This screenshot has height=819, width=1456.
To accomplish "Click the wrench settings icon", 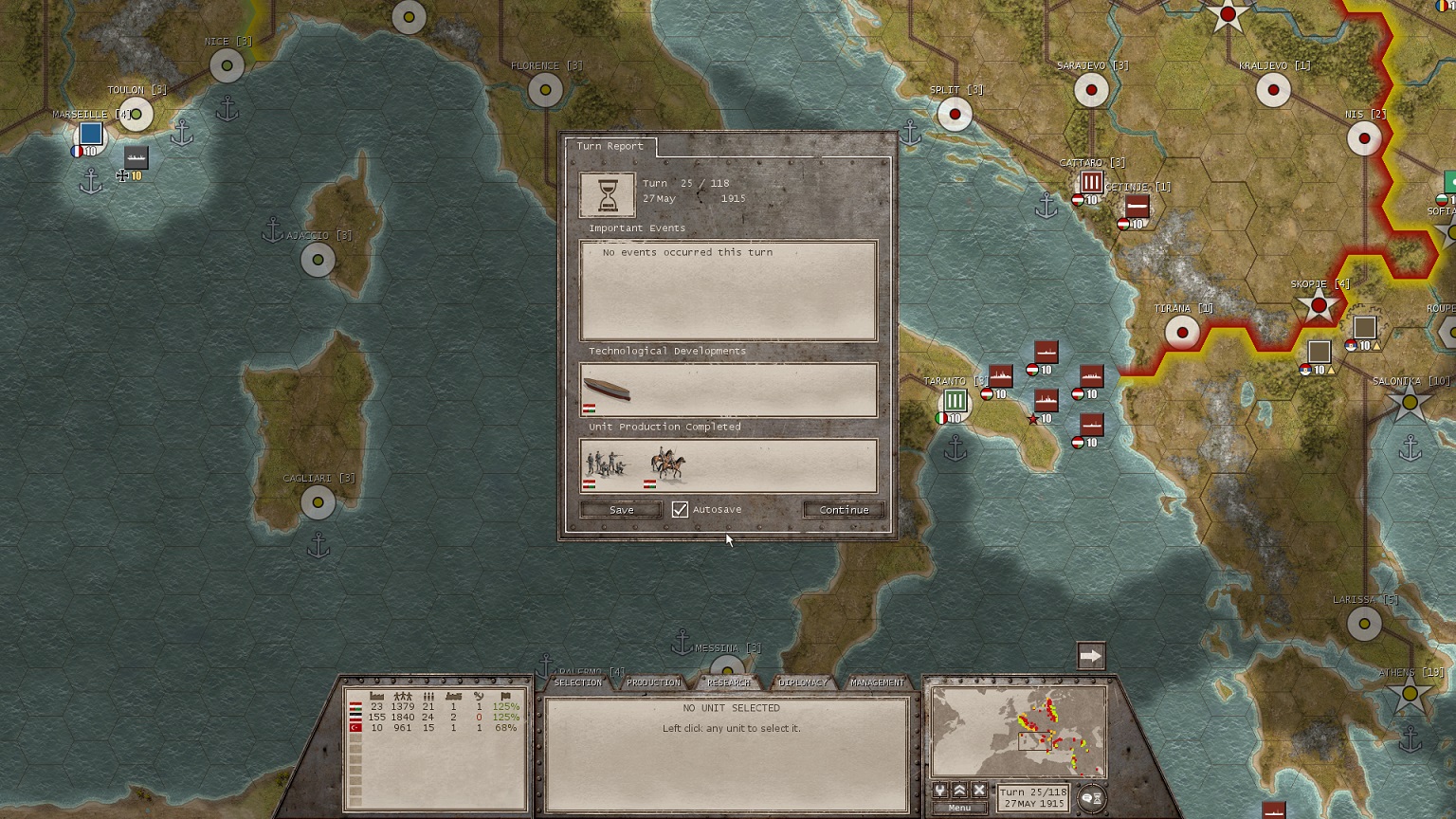I will [x=940, y=791].
